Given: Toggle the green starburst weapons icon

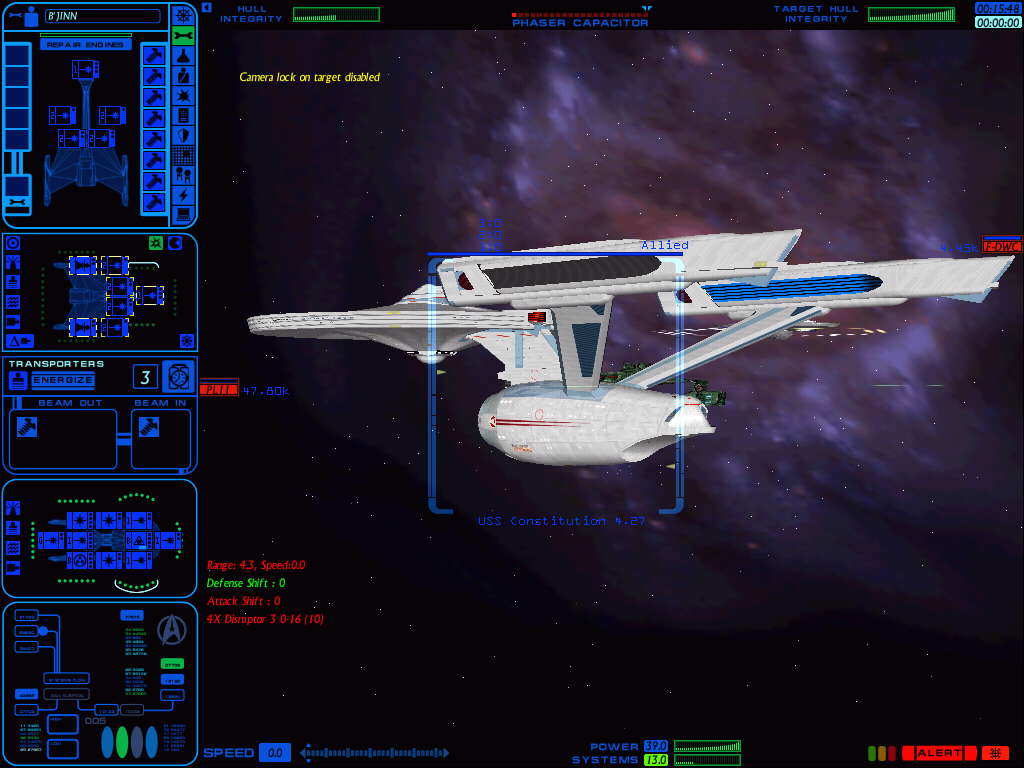Looking at the screenshot, I should pos(155,243).
